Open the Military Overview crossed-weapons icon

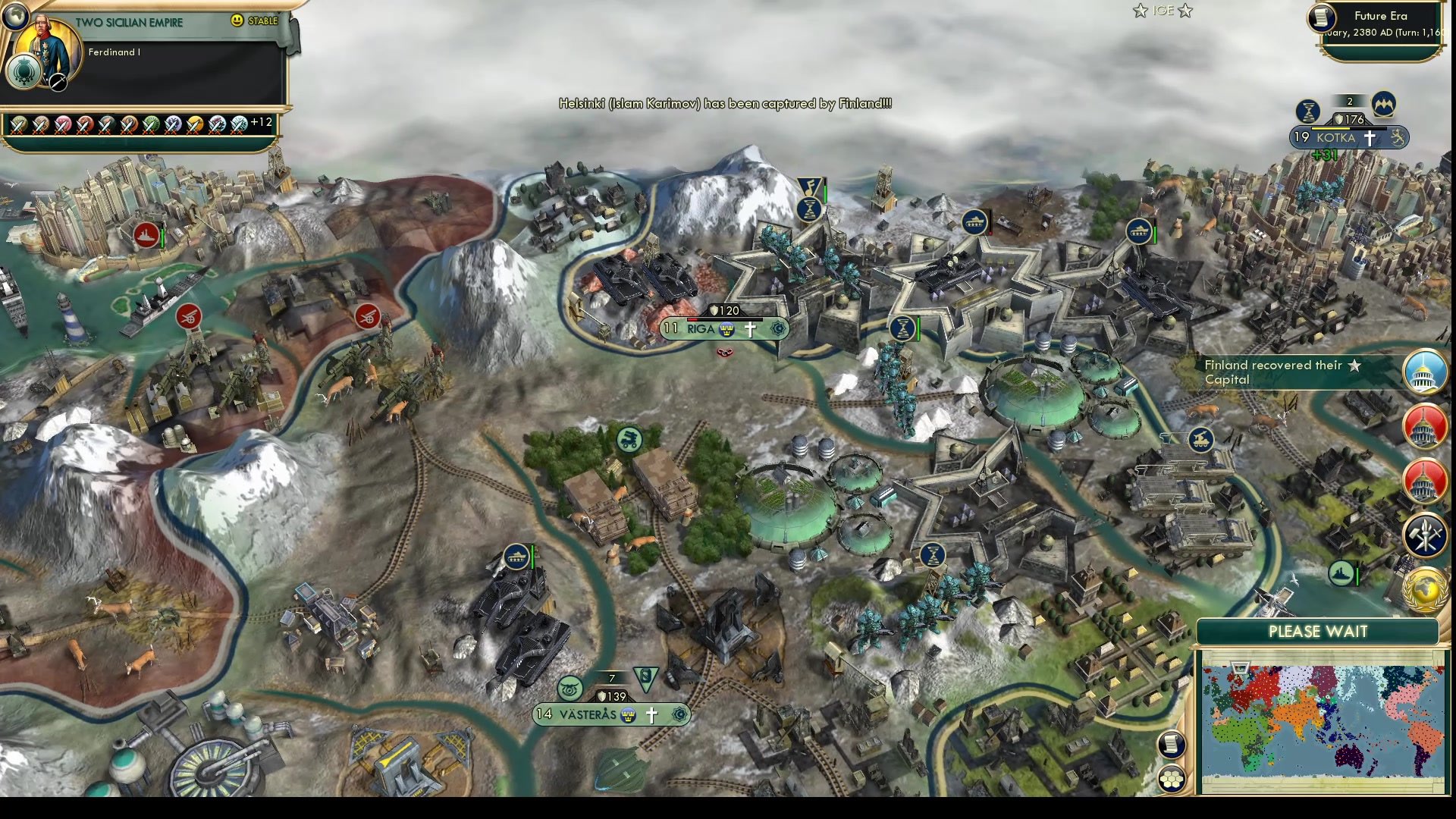click(x=1424, y=536)
